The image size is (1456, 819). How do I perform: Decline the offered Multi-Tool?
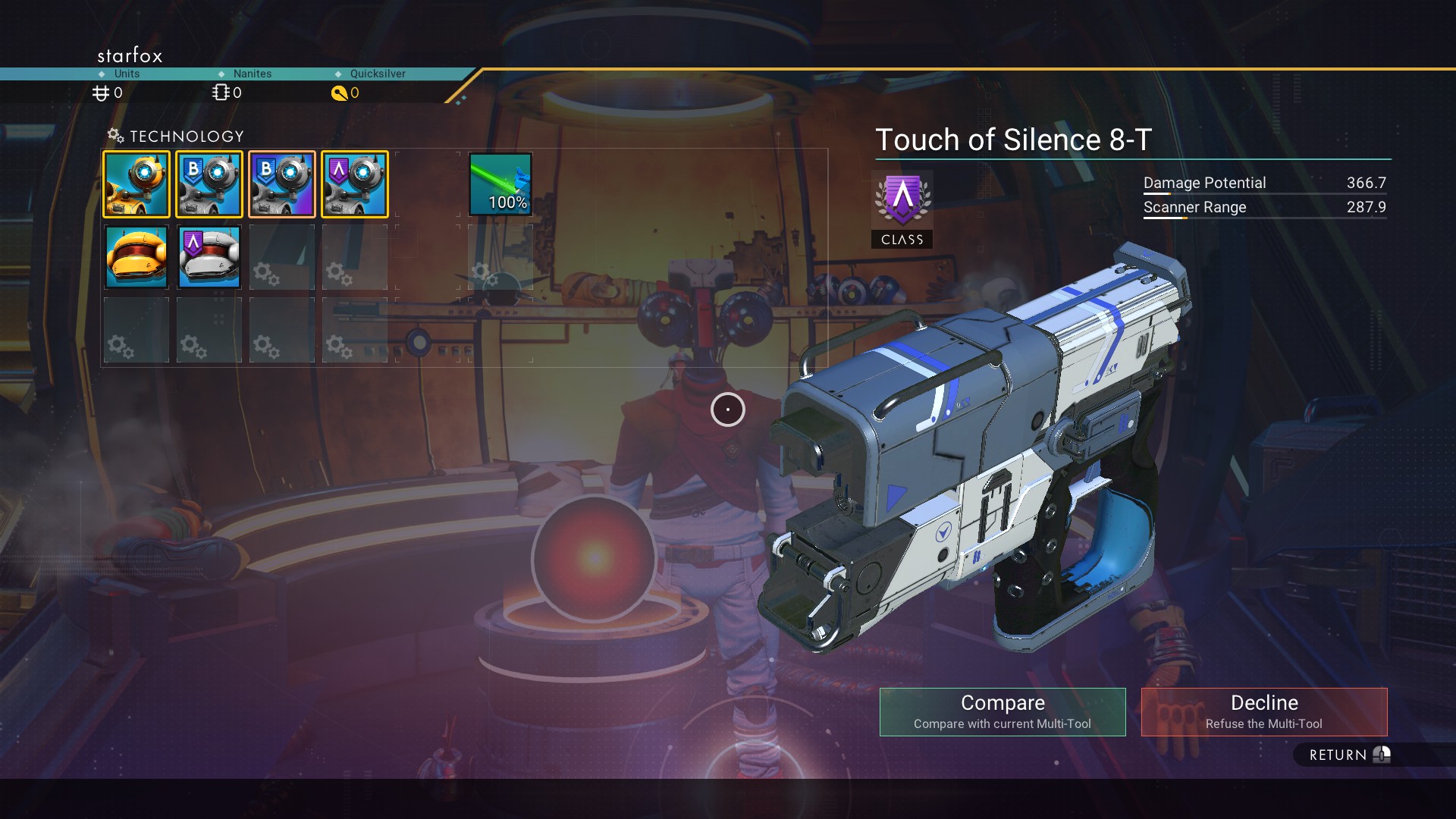click(1263, 711)
